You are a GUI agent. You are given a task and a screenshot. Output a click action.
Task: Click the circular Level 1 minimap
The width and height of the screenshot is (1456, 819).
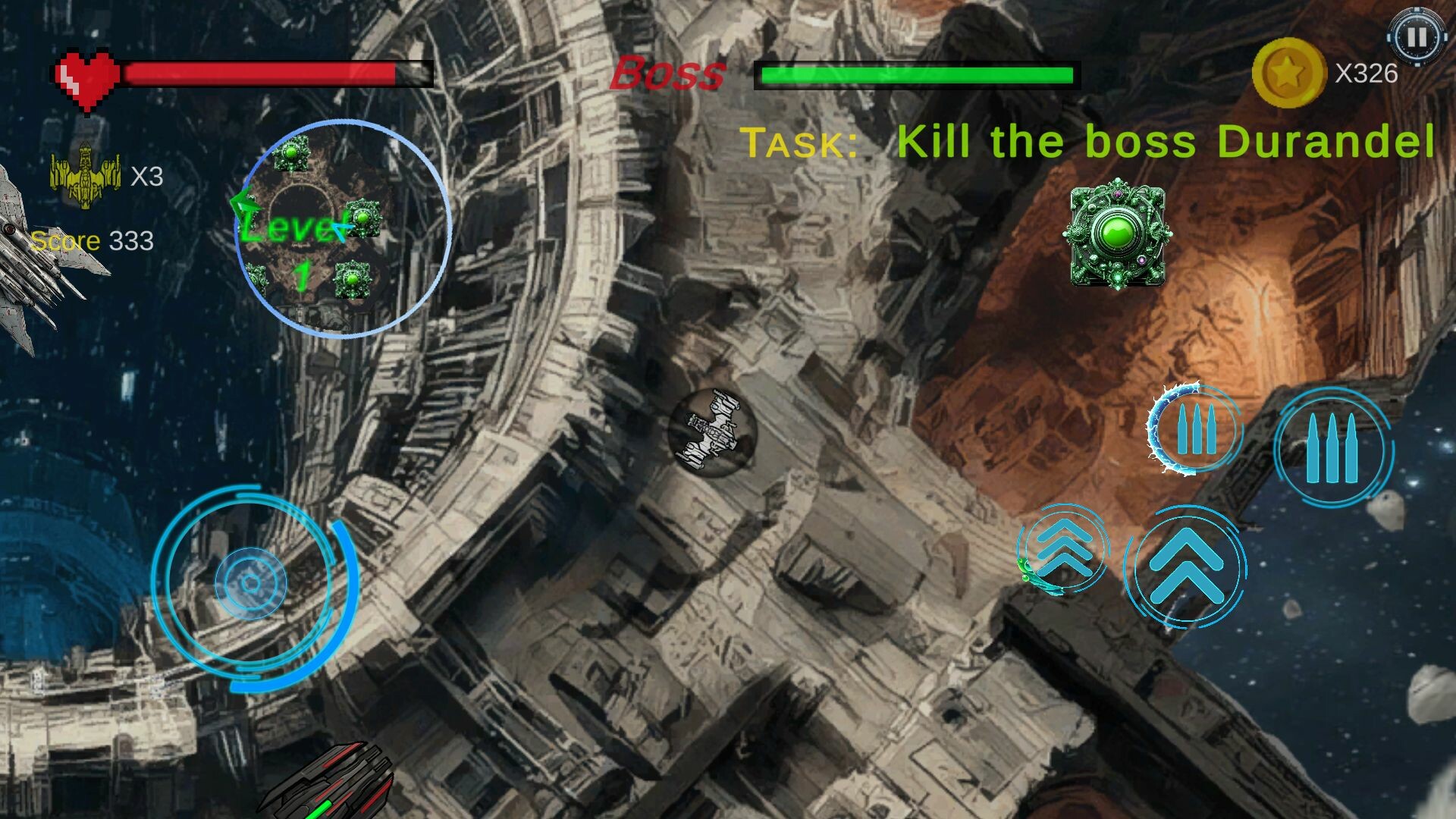click(345, 227)
